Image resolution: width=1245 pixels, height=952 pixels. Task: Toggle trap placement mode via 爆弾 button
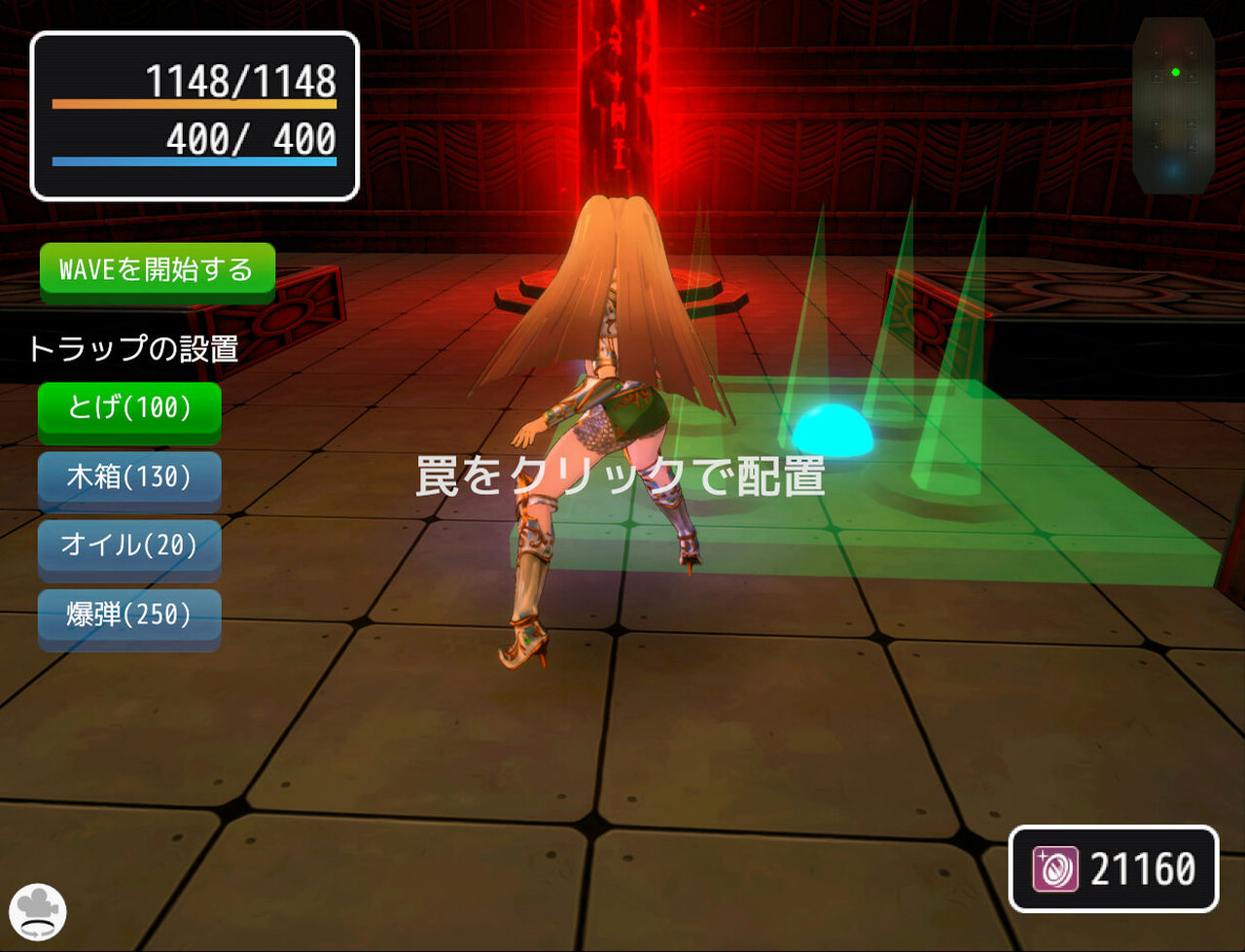(x=127, y=617)
